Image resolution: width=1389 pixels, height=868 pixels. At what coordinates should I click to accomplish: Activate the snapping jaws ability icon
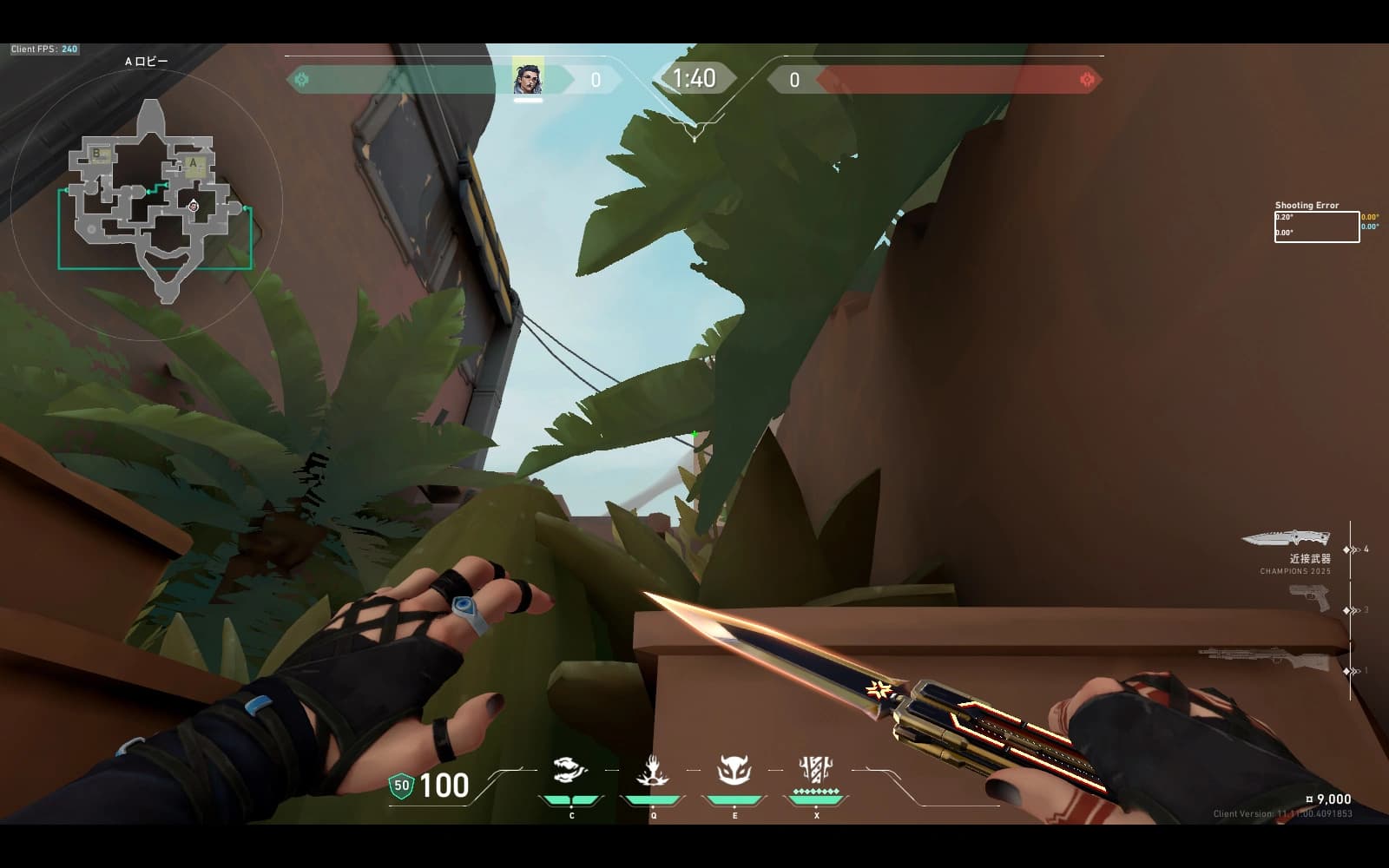[x=570, y=771]
